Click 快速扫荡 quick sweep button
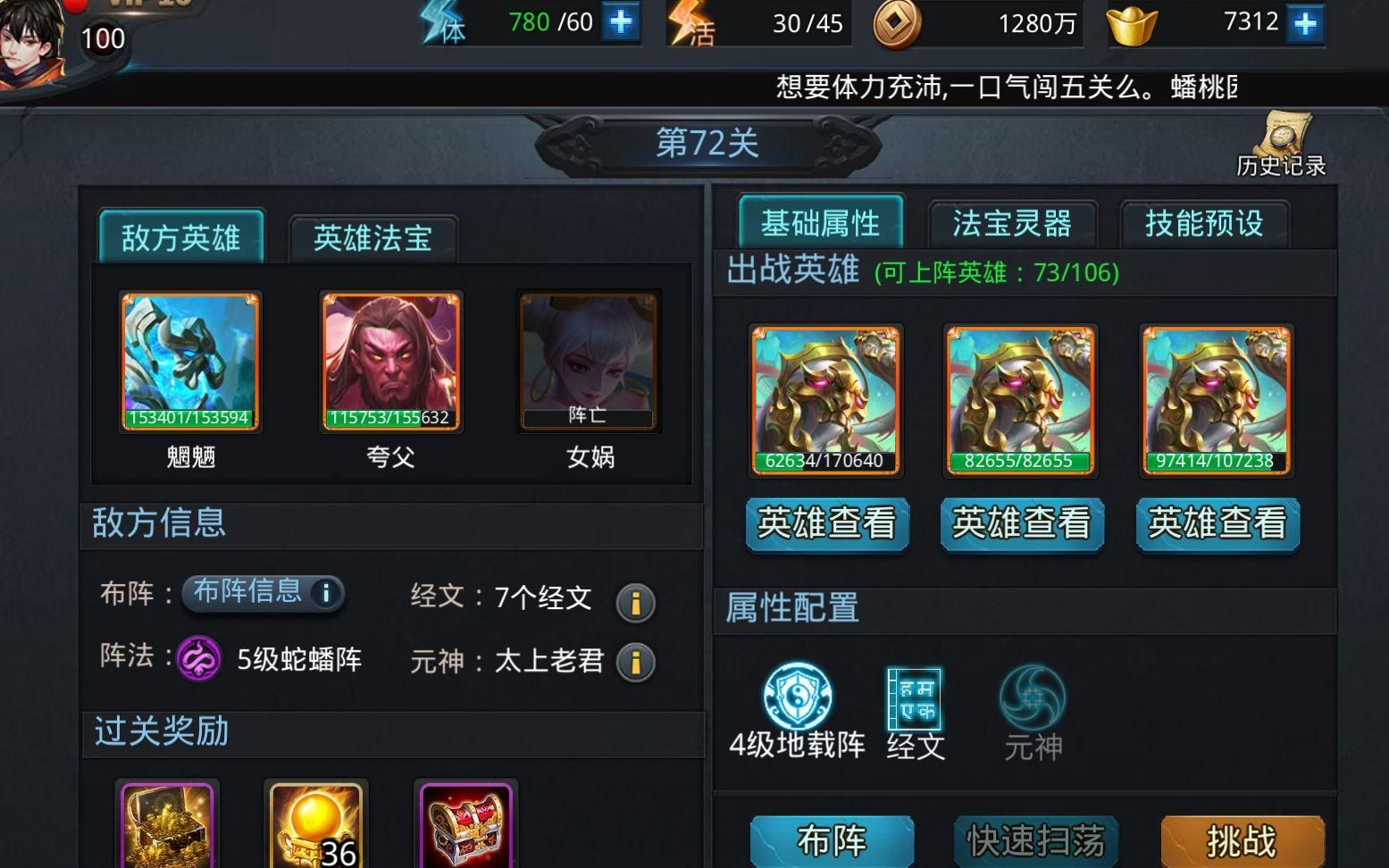Viewport: 1389px width, 868px height. pyautogui.click(x=1034, y=840)
